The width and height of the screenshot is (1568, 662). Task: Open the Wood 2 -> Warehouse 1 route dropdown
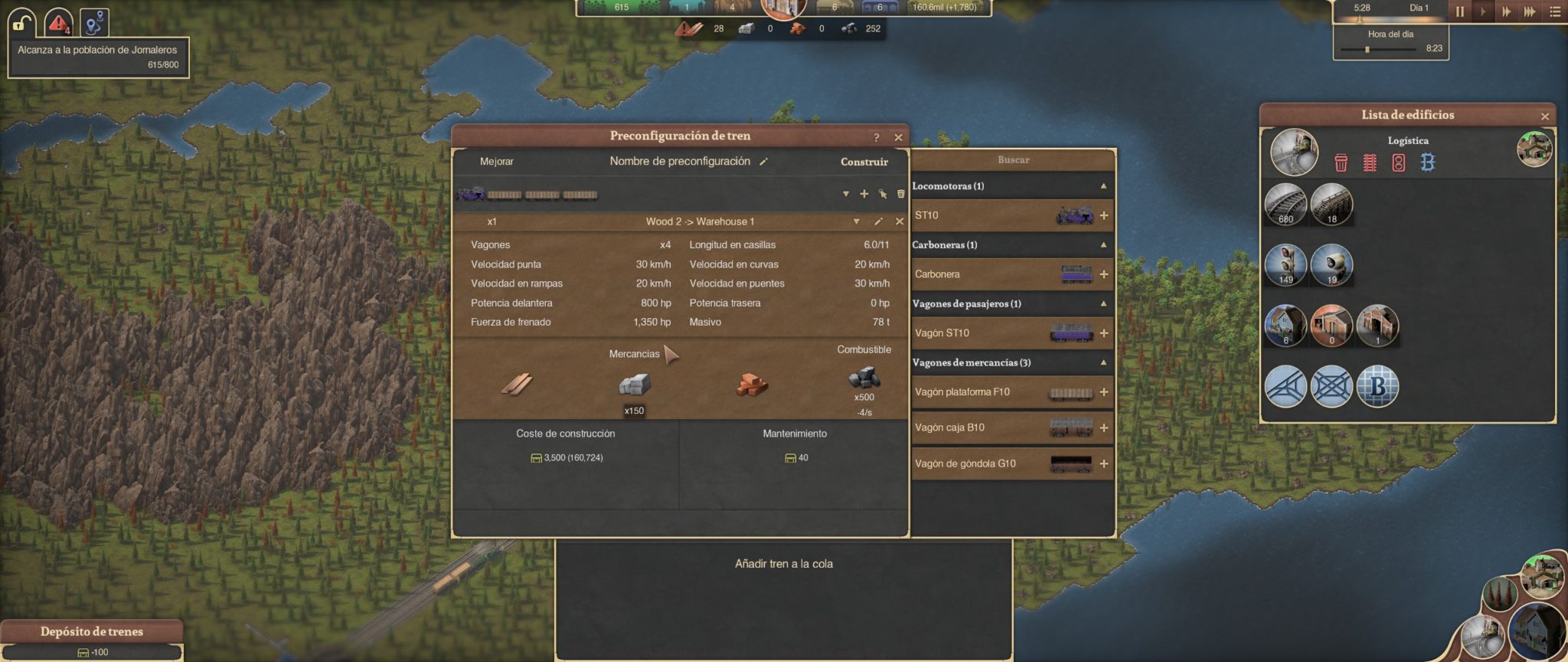(856, 221)
